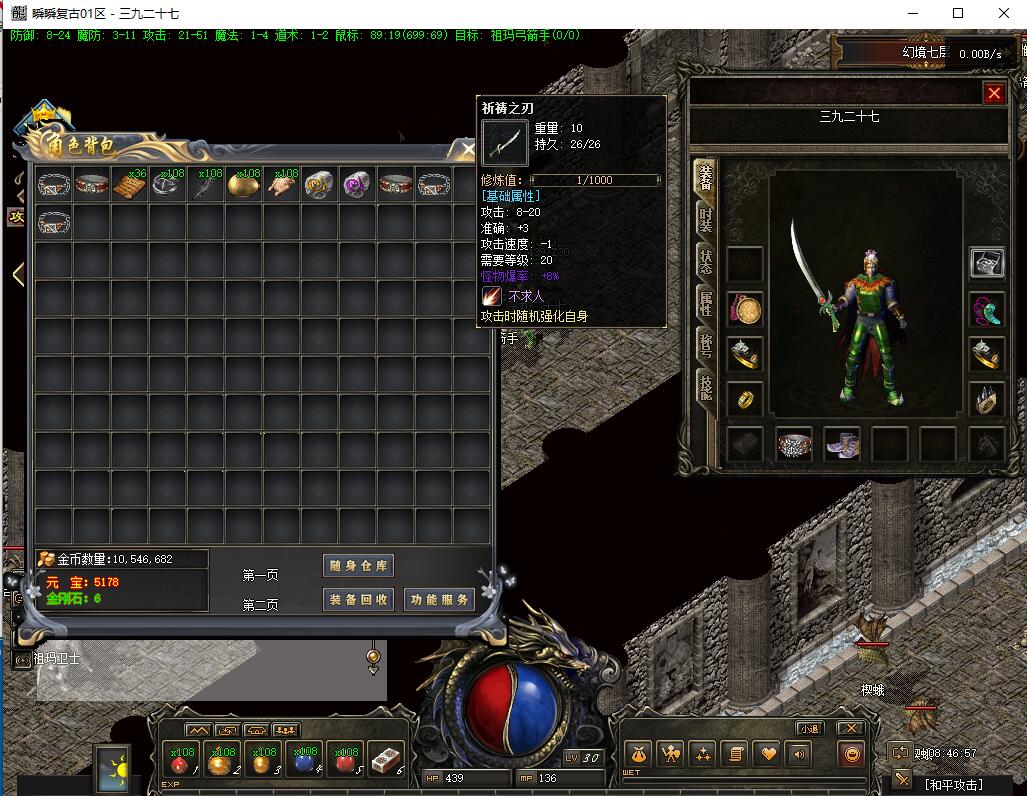Viewport: 1027px width, 796px height.
Task: Select the equipped purple boots slot
Action: pyautogui.click(x=842, y=445)
